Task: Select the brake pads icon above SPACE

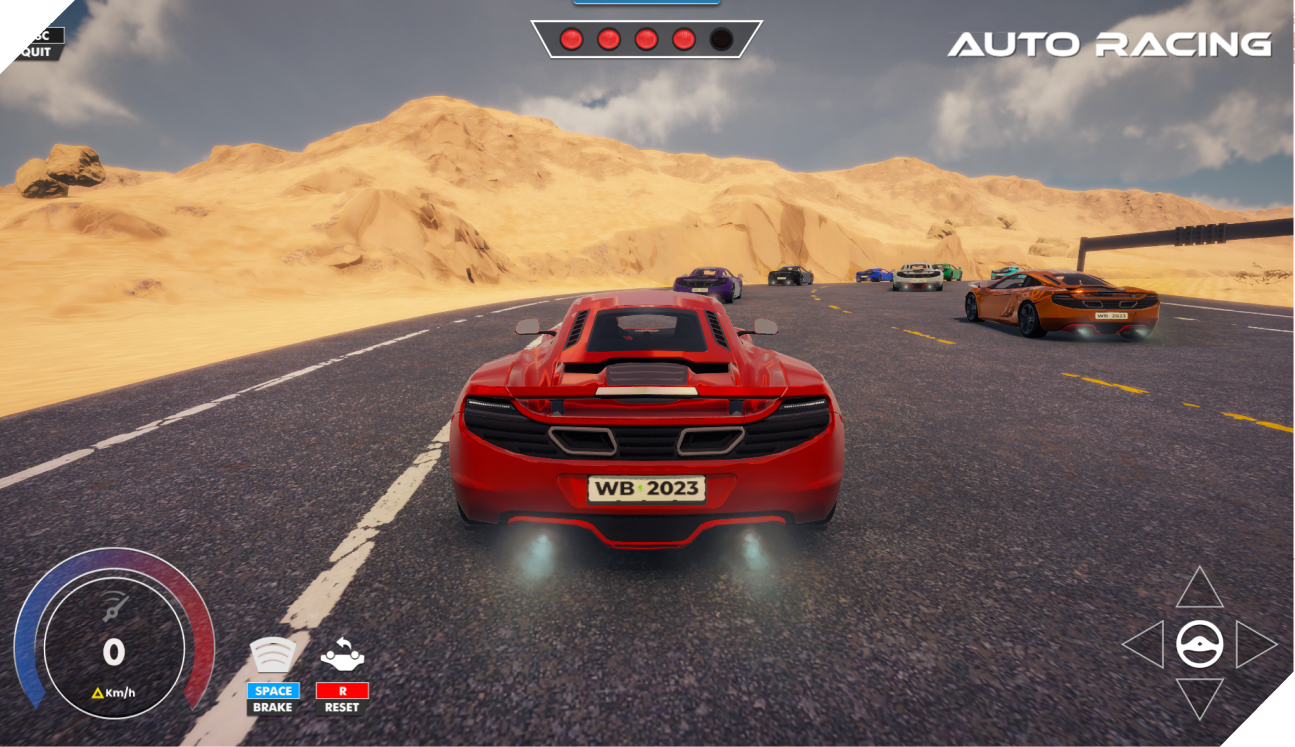Action: (x=274, y=657)
